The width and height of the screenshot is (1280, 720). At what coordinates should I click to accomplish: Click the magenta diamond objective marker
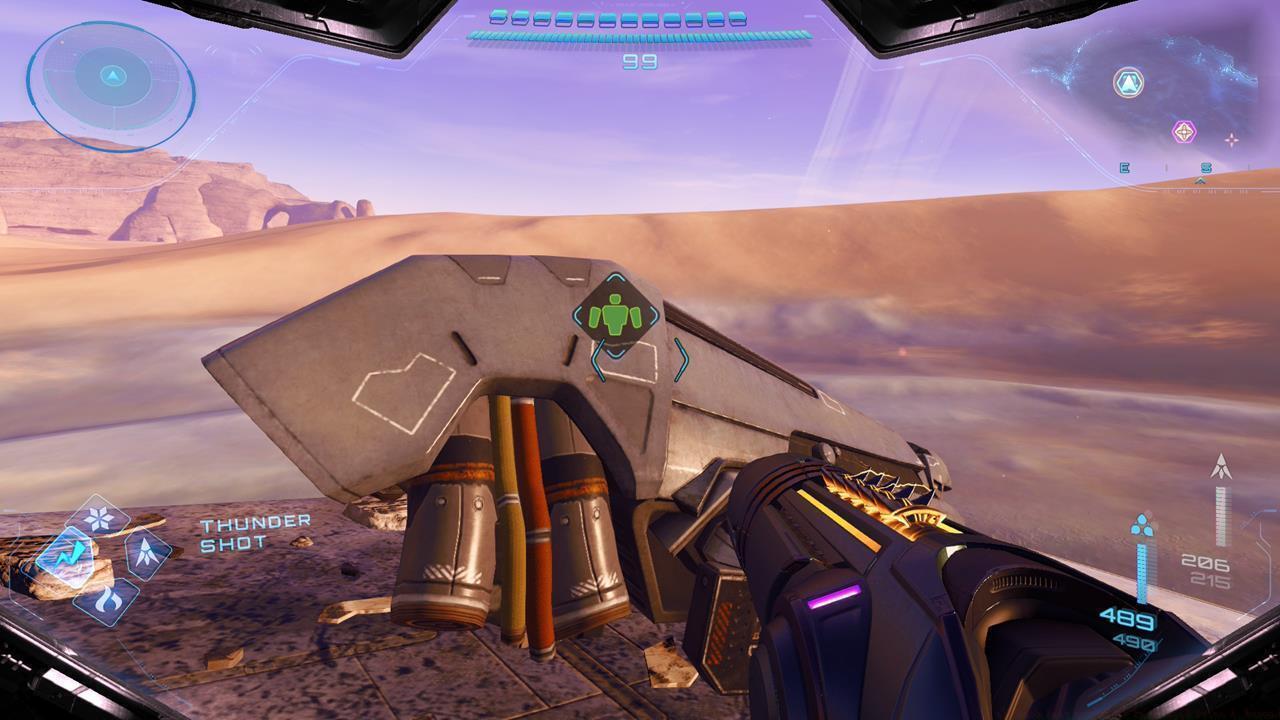click(1183, 131)
